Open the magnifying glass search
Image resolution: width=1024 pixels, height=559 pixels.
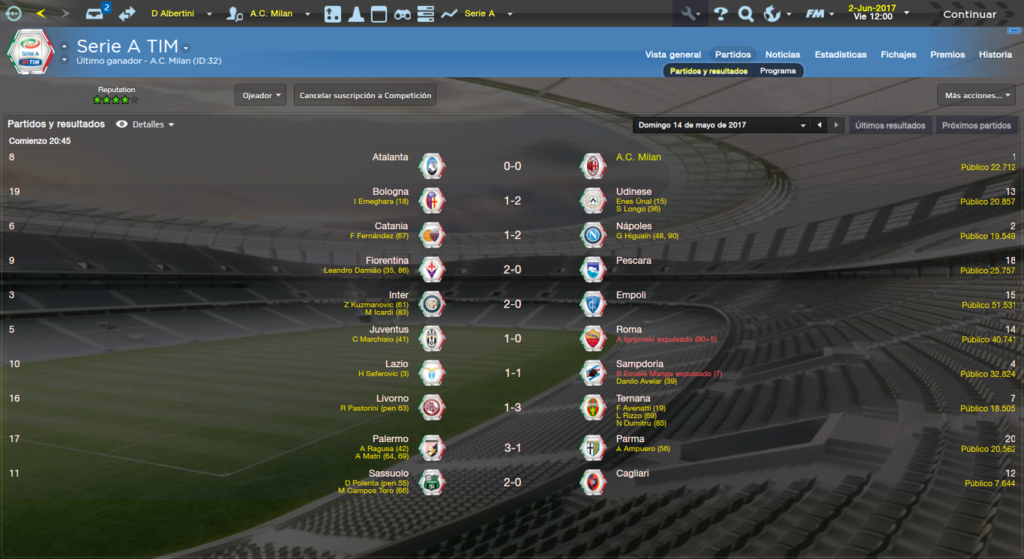pyautogui.click(x=746, y=14)
